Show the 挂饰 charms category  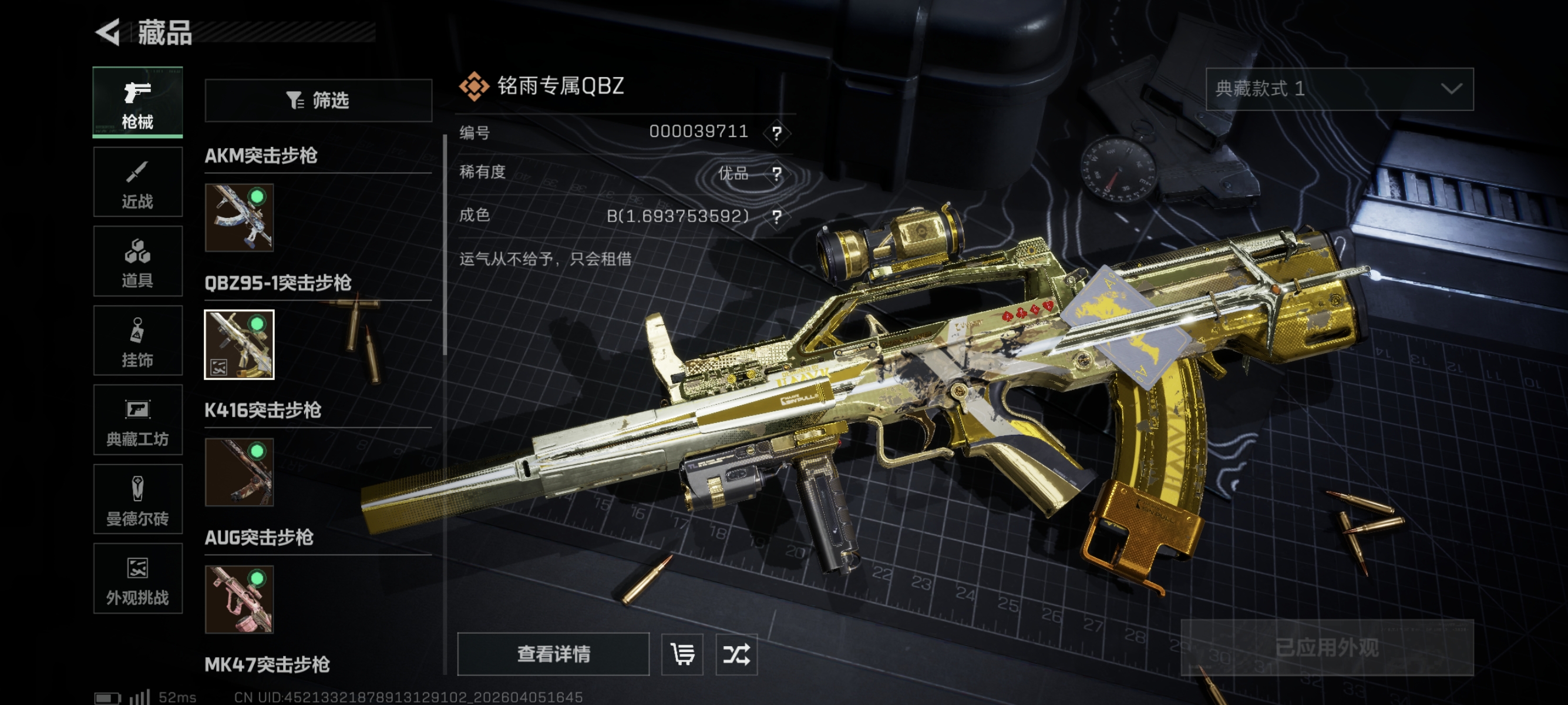pyautogui.click(x=137, y=341)
